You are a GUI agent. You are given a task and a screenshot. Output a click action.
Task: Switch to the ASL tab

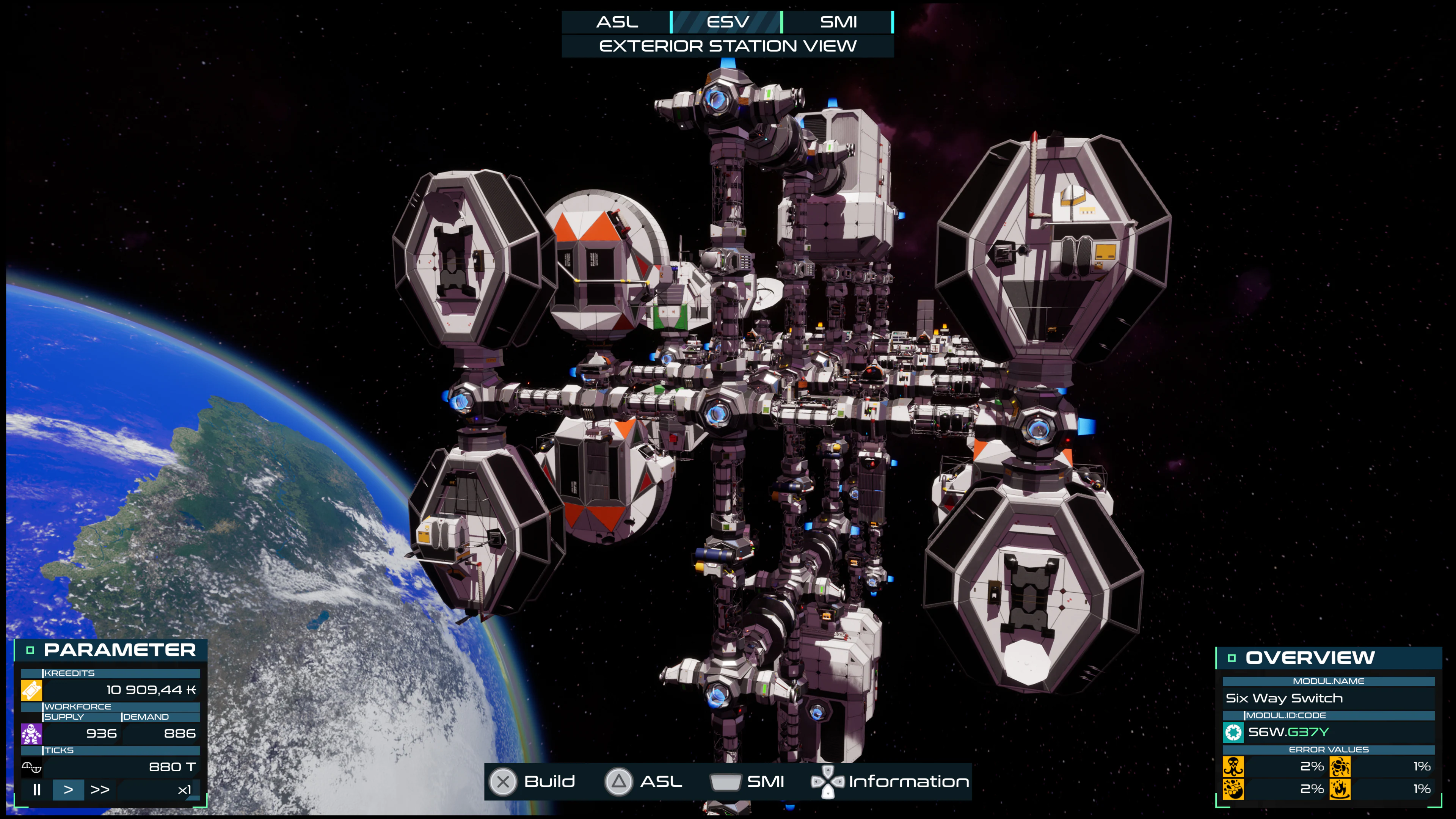pyautogui.click(x=617, y=22)
